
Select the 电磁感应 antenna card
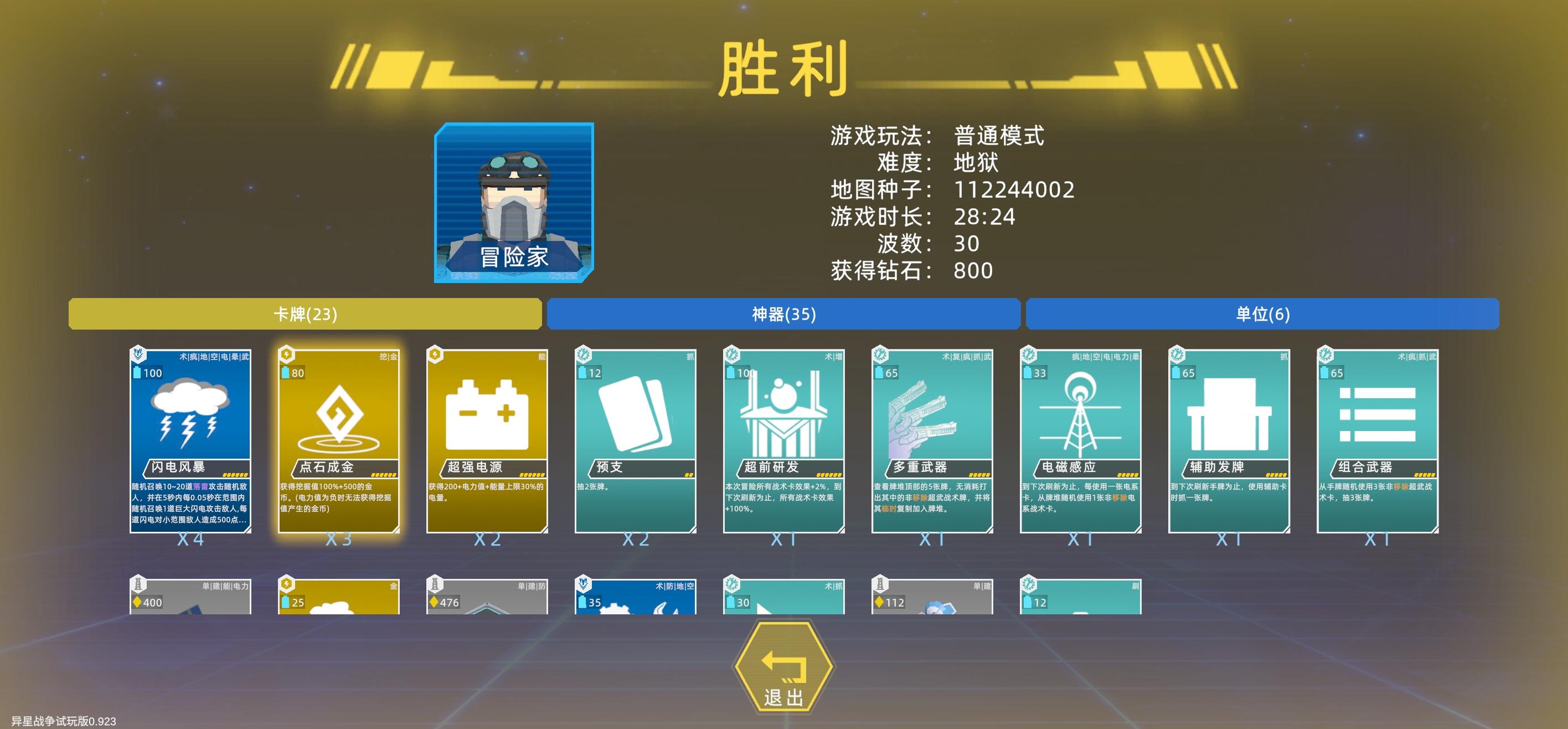point(1080,439)
